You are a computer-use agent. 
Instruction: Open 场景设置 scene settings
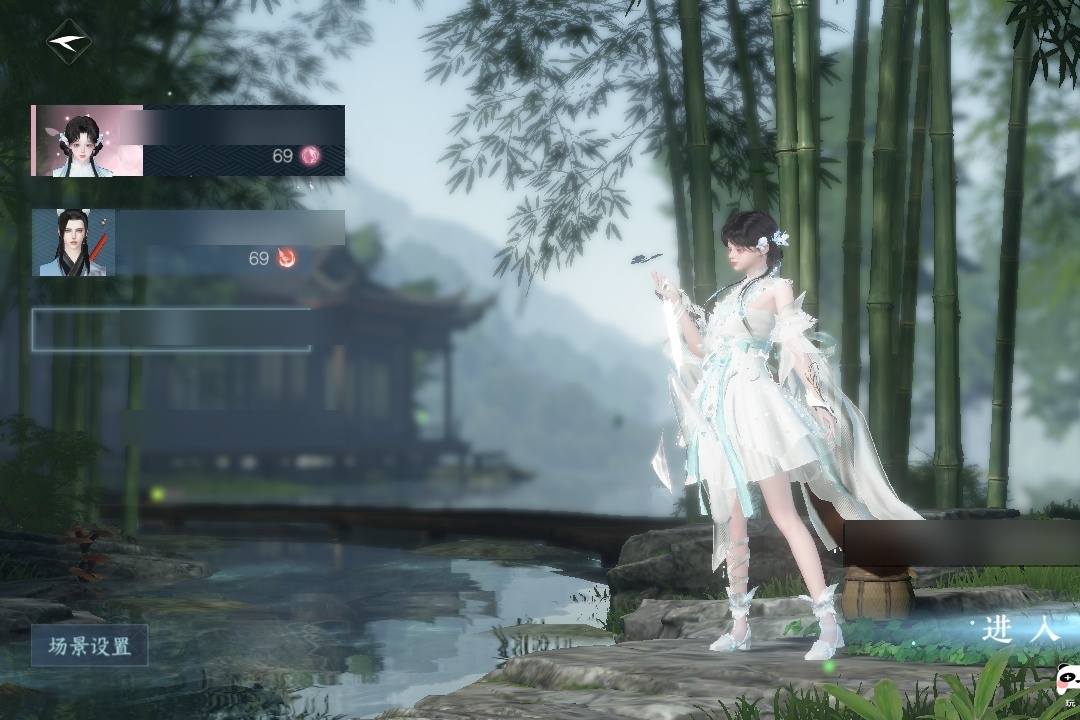click(90, 646)
